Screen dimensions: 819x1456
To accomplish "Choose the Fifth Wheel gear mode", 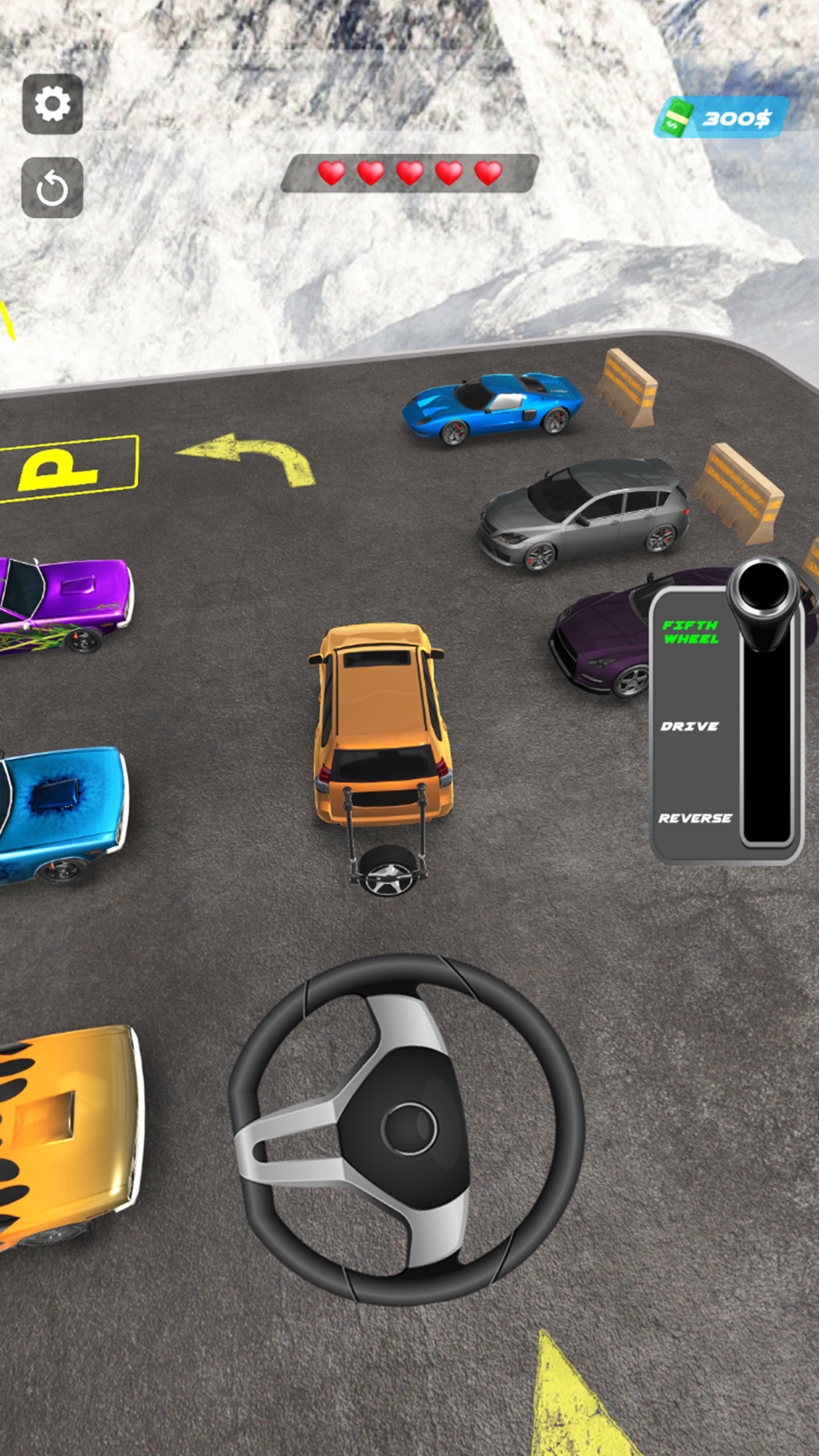I will (x=690, y=632).
